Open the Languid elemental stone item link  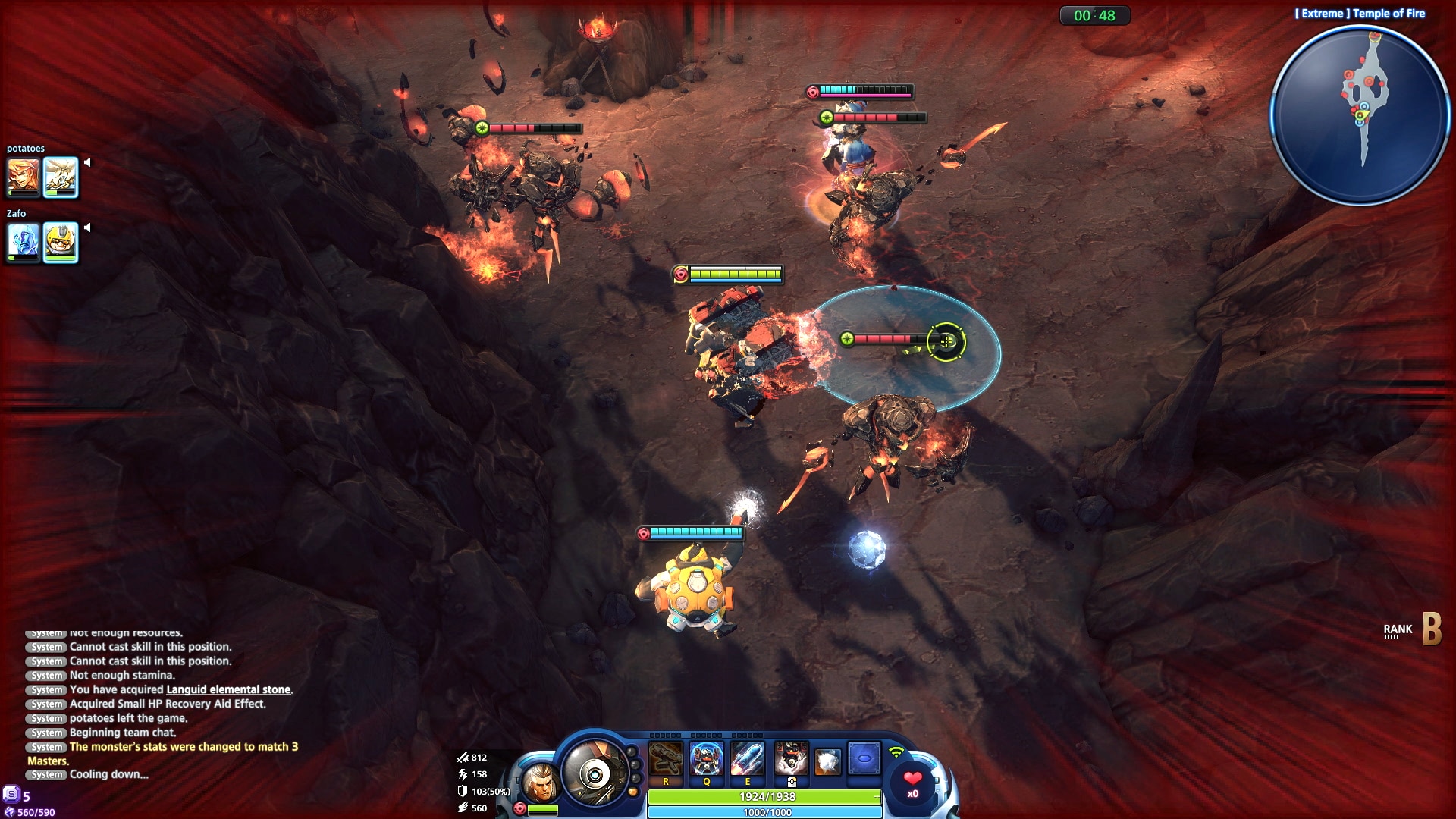click(x=228, y=689)
